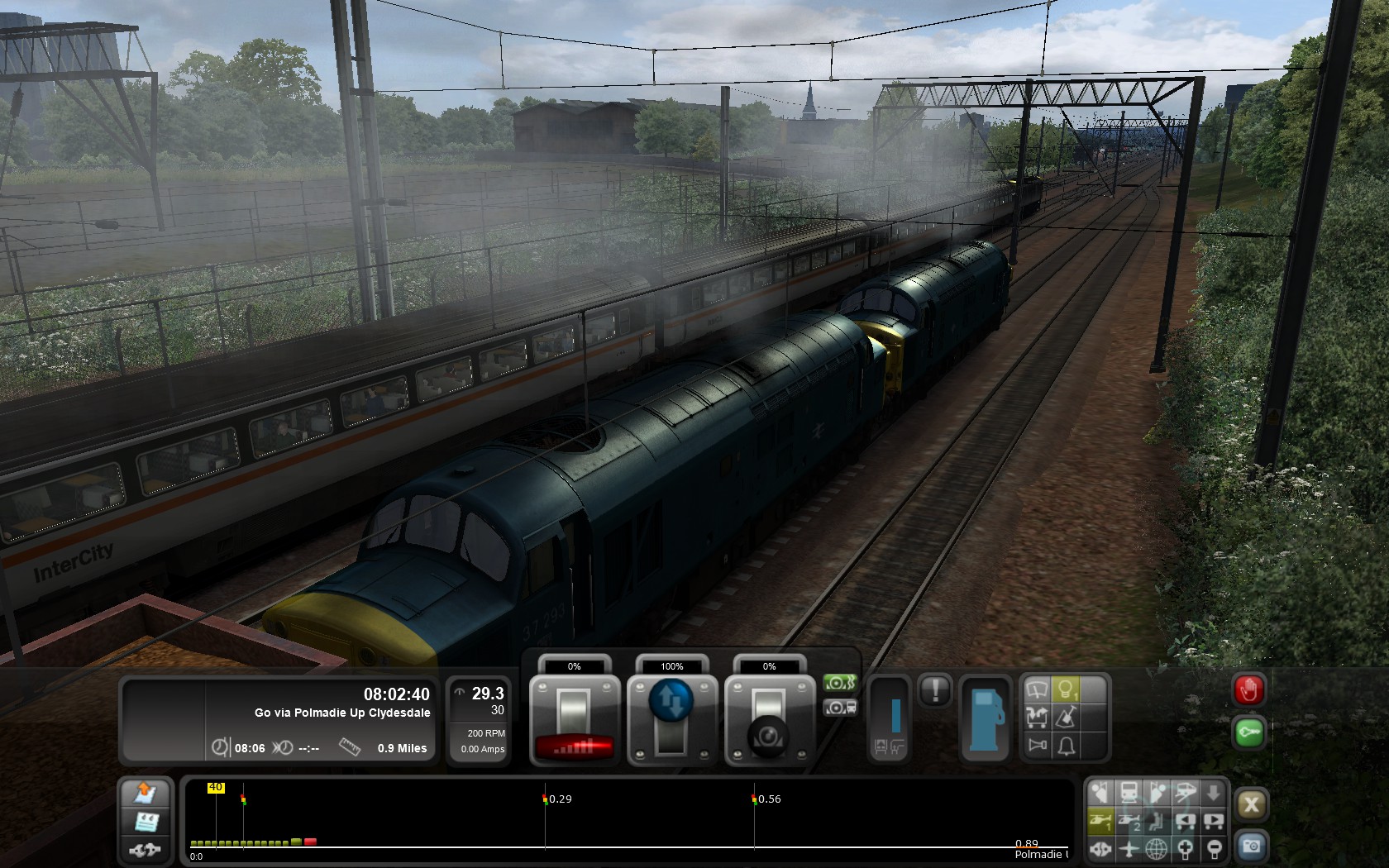Activate the red emergency brake hand button
This screenshot has width=1389, height=868.
coord(1248,690)
